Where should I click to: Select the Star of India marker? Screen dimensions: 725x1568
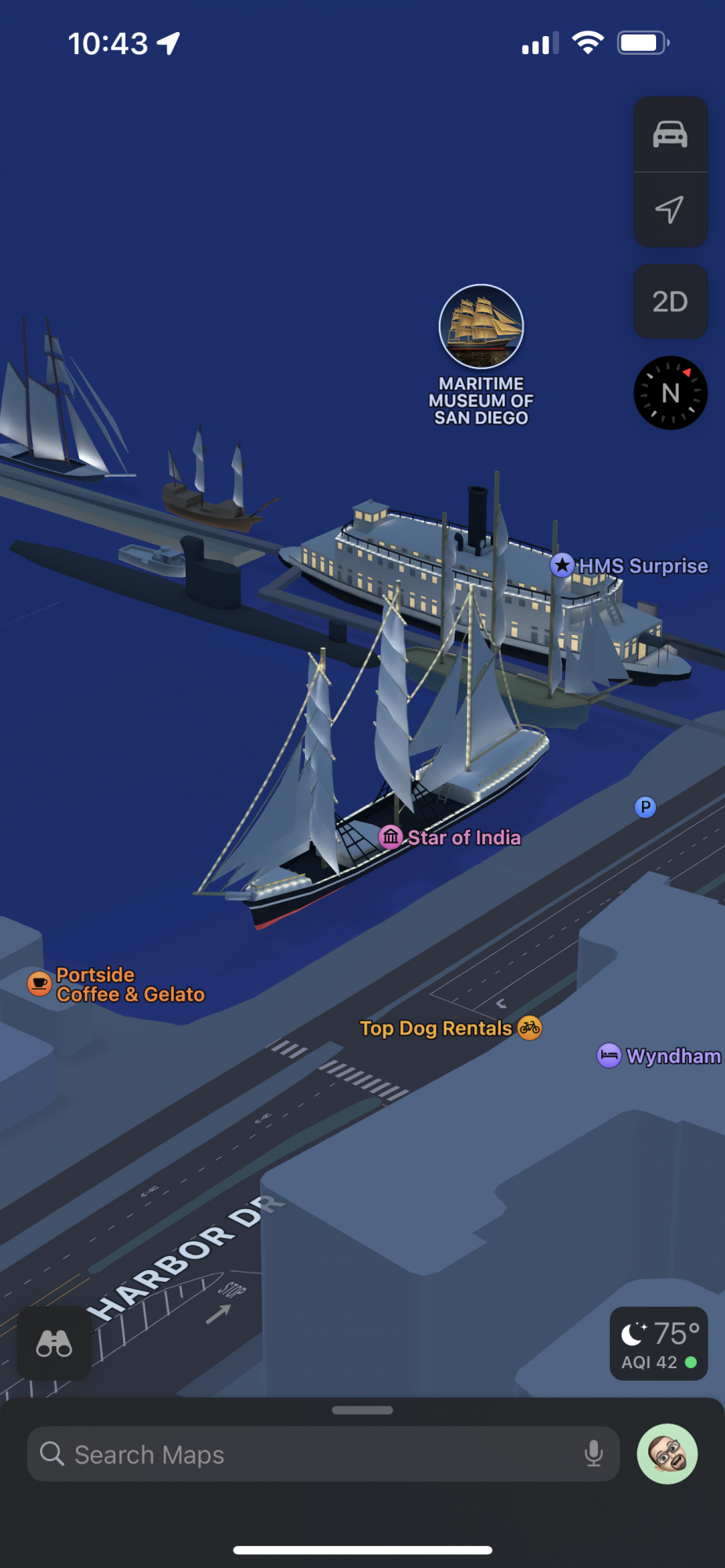[x=391, y=837]
